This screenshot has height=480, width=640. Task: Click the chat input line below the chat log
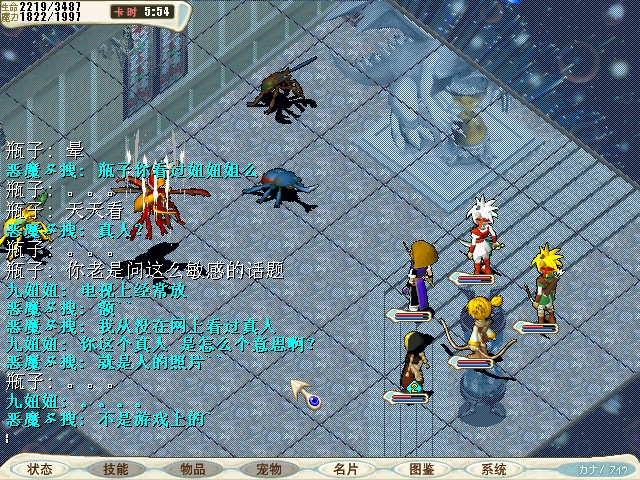coord(150,438)
